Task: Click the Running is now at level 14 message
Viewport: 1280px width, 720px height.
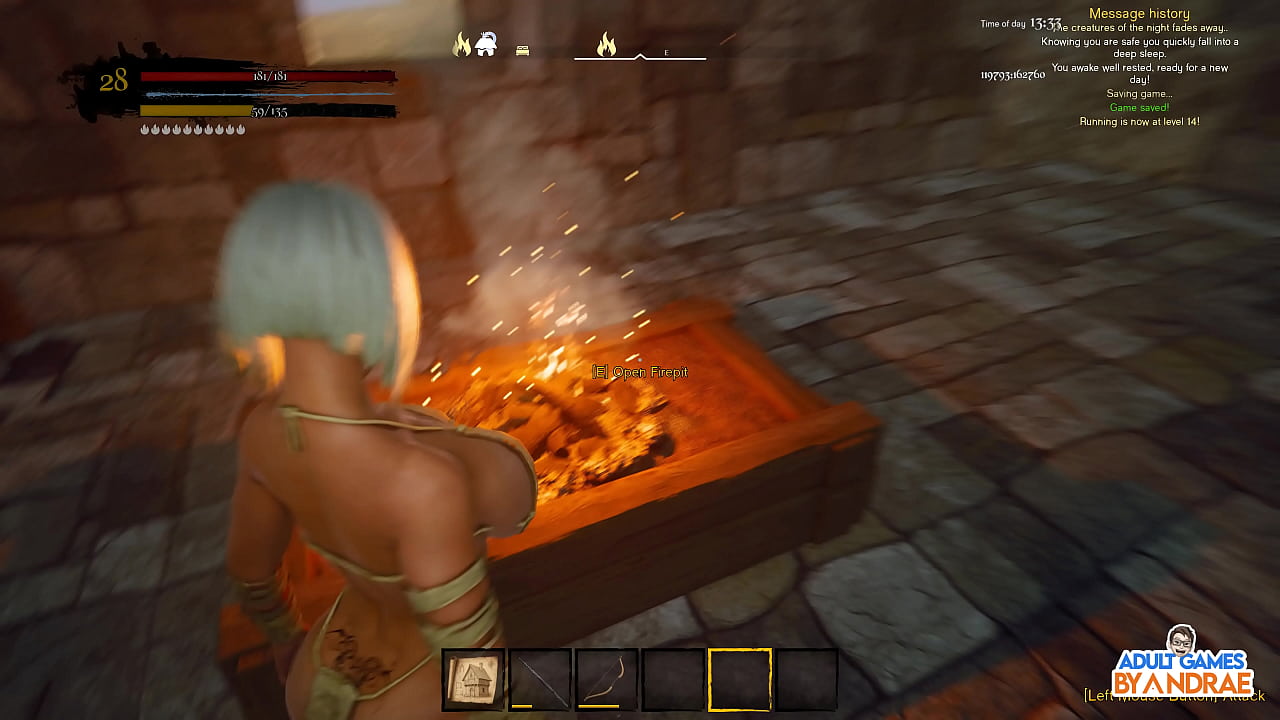Action: 1140,121
